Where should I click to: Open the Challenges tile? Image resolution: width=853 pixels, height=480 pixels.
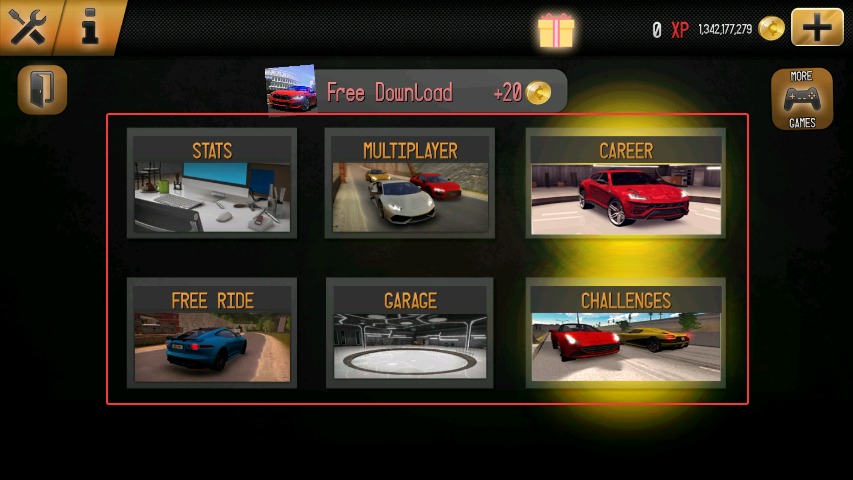(x=626, y=333)
